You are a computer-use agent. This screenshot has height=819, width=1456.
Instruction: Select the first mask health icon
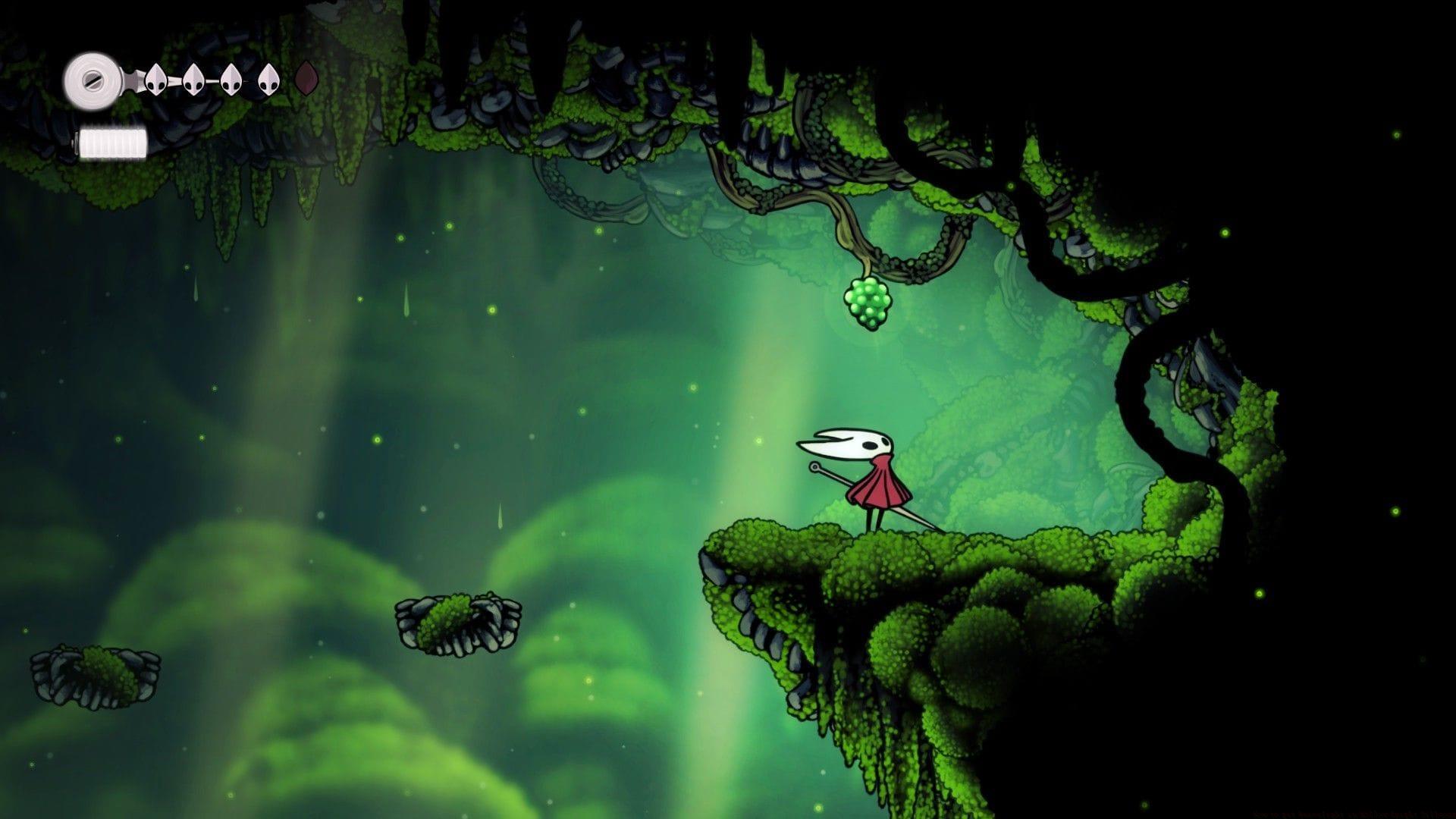pyautogui.click(x=157, y=80)
